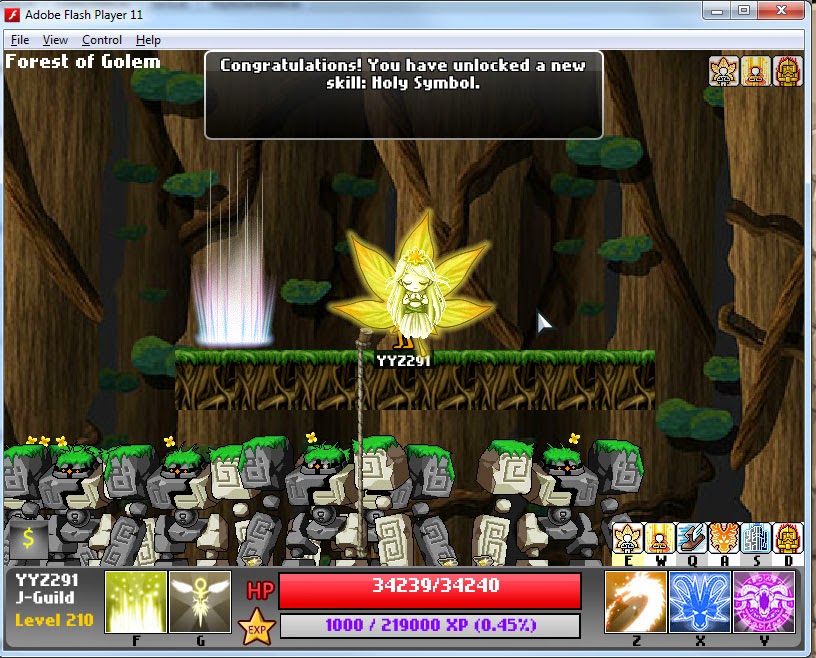This screenshot has height=658, width=816.
Task: Activate the blue dragon head skill
Action: 700,602
